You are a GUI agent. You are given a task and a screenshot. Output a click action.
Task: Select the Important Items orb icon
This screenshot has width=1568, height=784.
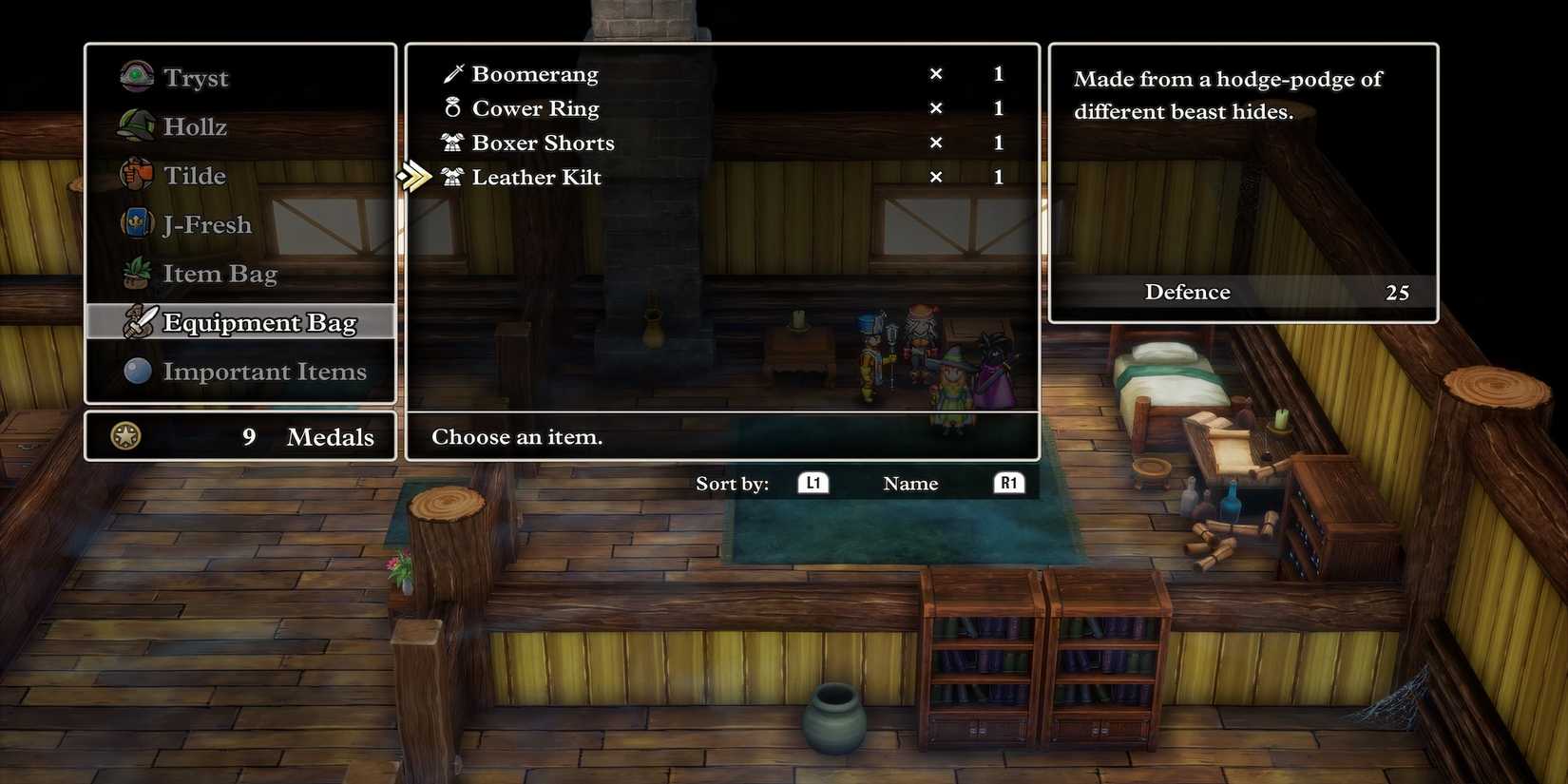point(136,371)
